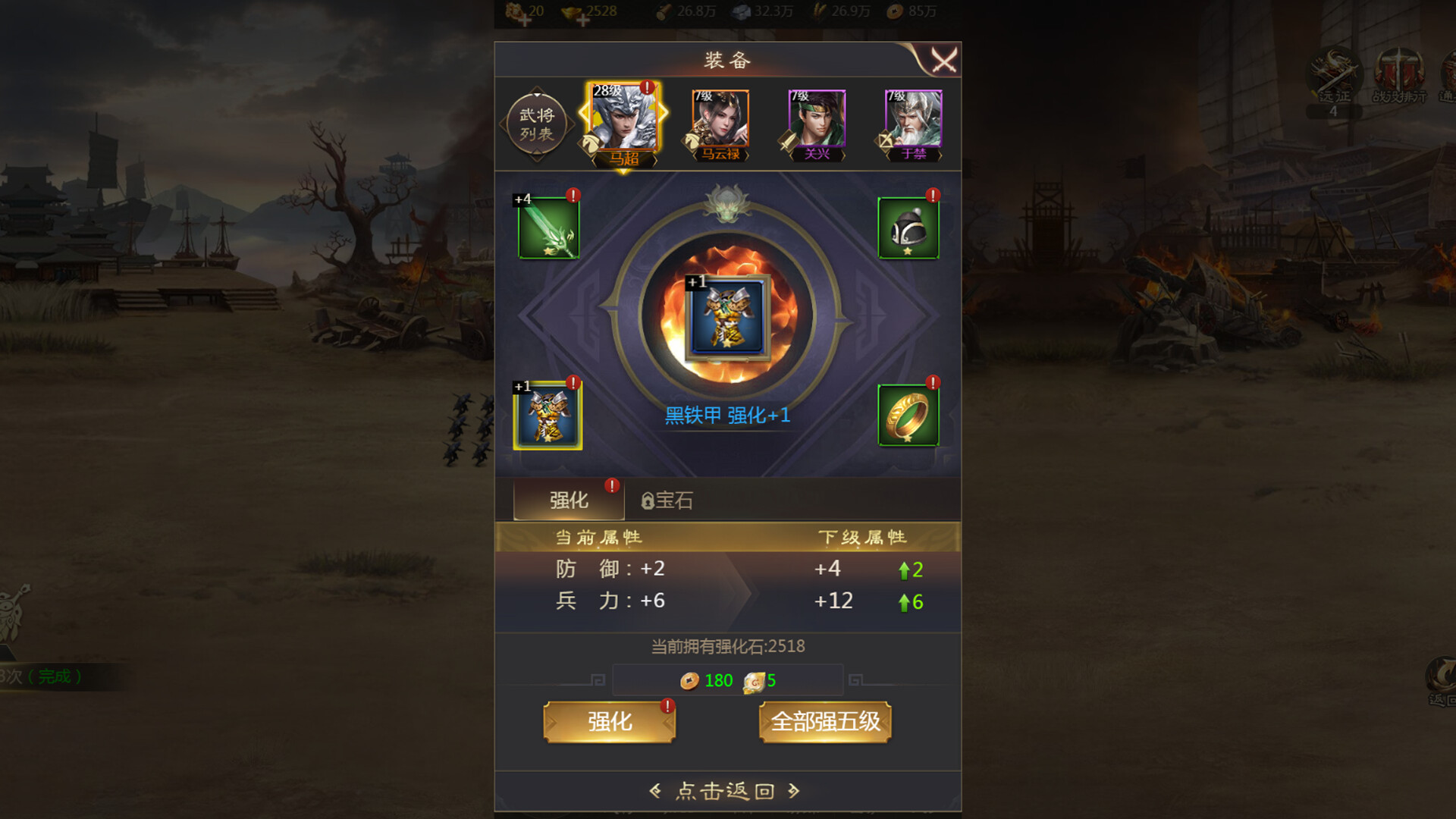Switch to the 宝石 gem tab
1456x819 pixels.
[x=672, y=500]
